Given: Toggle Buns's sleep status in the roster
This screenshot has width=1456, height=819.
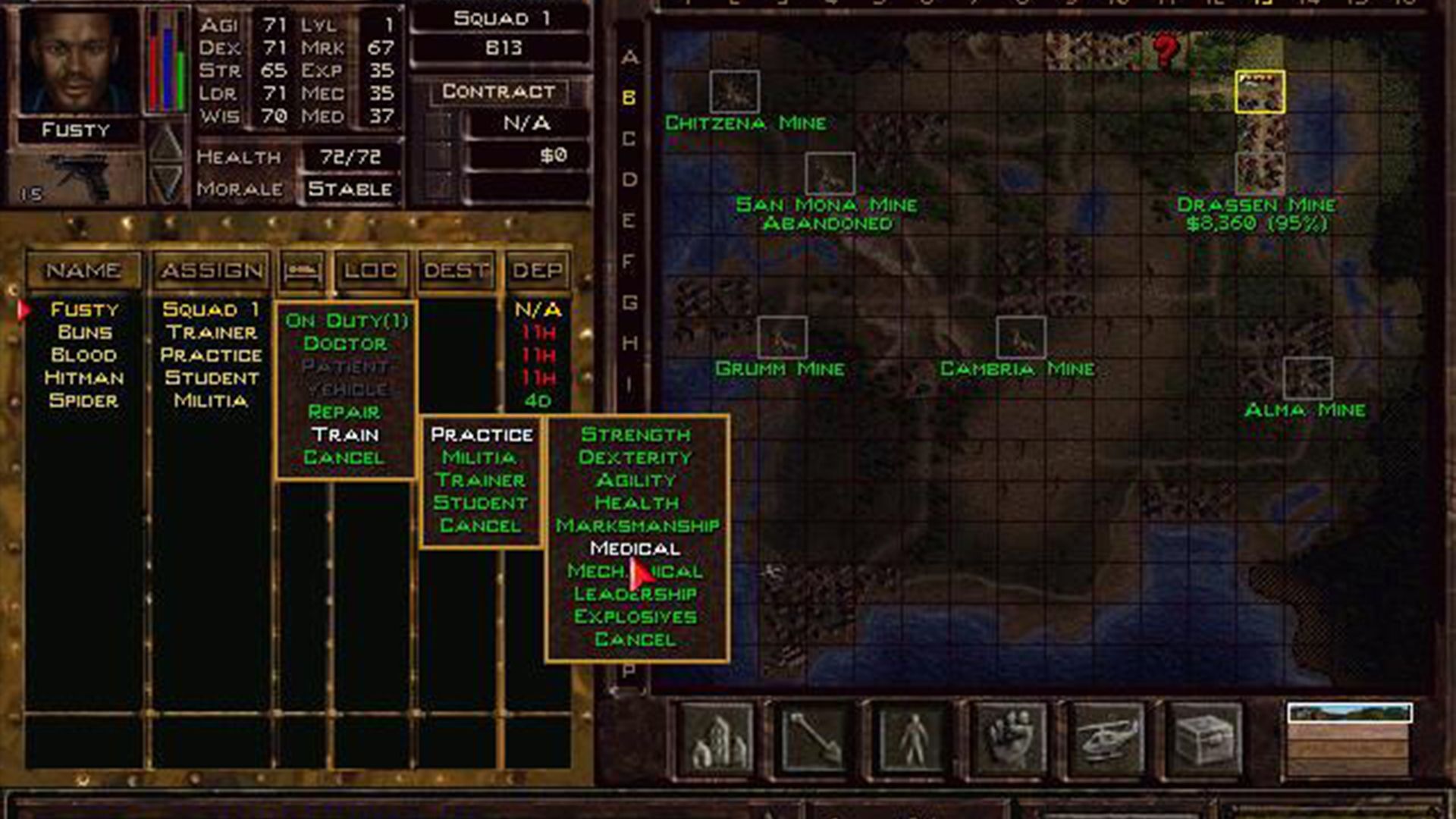Looking at the screenshot, I should [302, 331].
